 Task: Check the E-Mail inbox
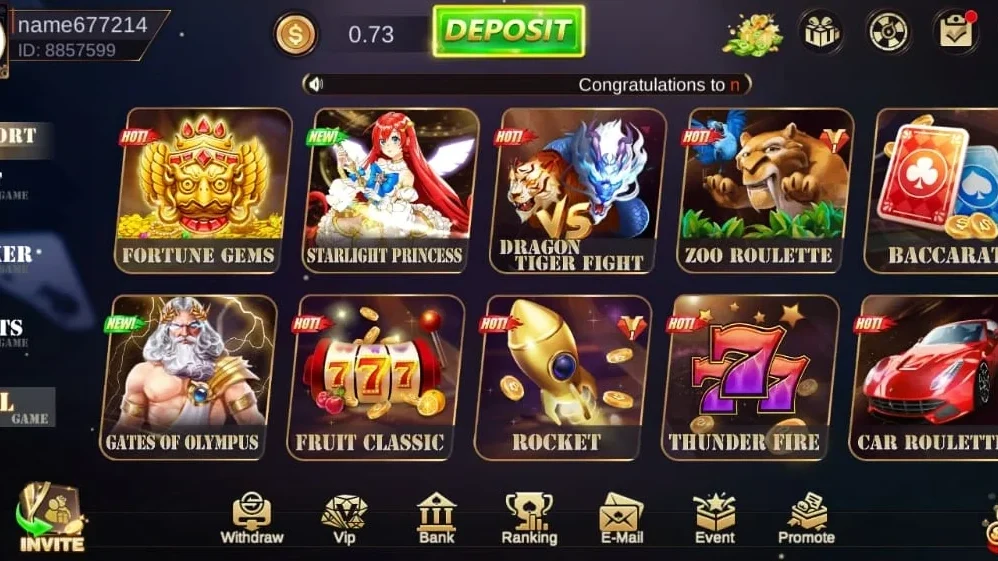[621, 520]
